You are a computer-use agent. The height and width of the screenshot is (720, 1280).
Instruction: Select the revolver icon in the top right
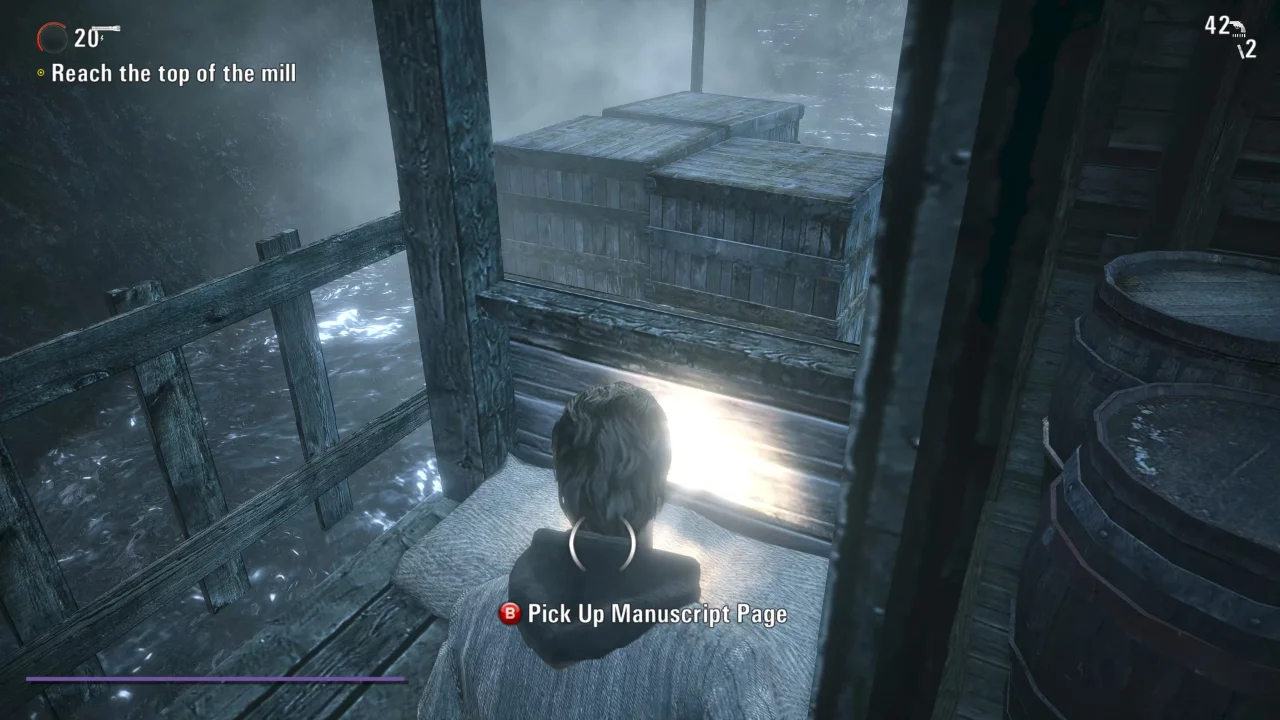coord(1238,26)
